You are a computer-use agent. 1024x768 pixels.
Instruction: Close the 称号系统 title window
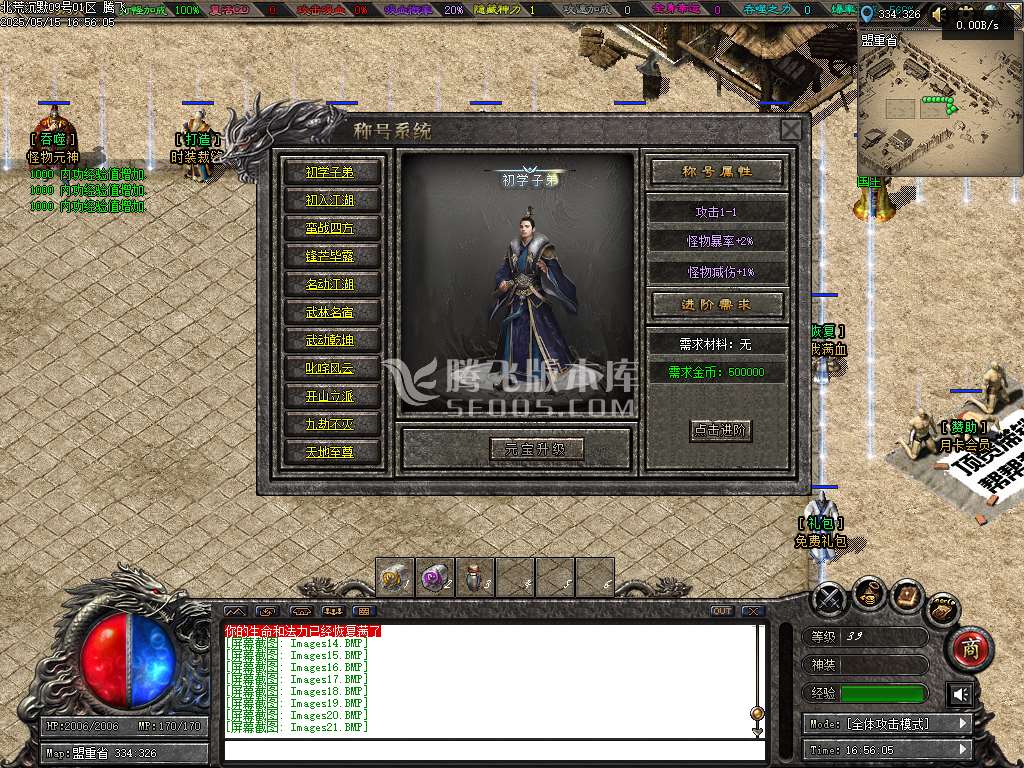click(x=790, y=130)
